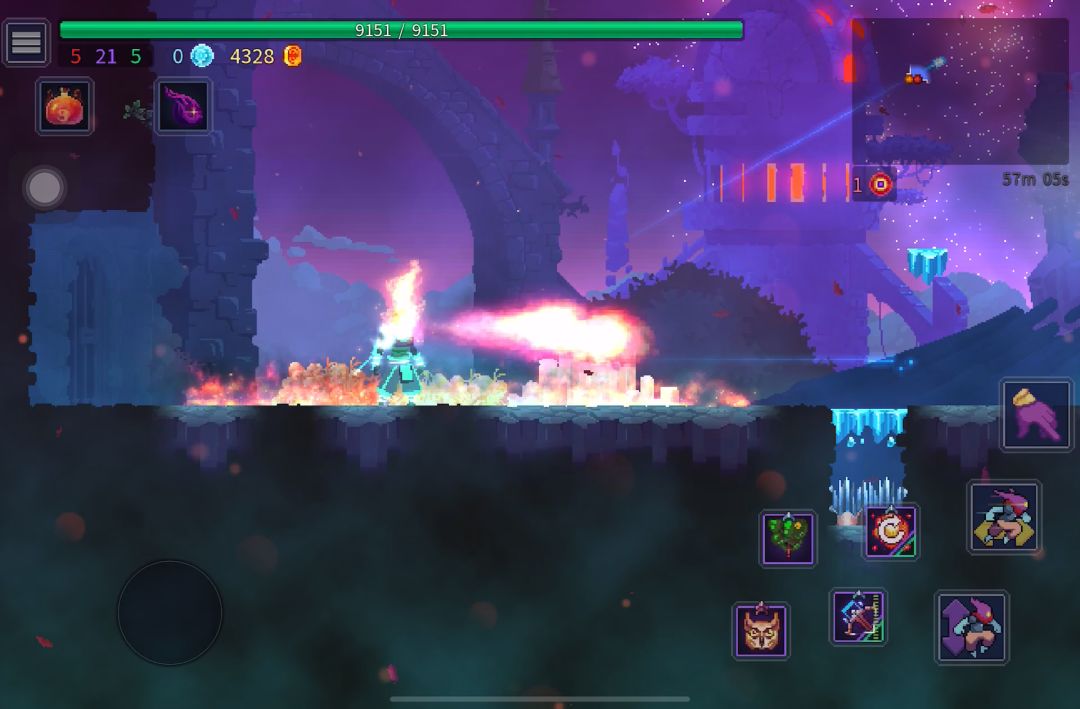Tap the jump button with purple arrows
This screenshot has height=709, width=1080.
coord(971,627)
